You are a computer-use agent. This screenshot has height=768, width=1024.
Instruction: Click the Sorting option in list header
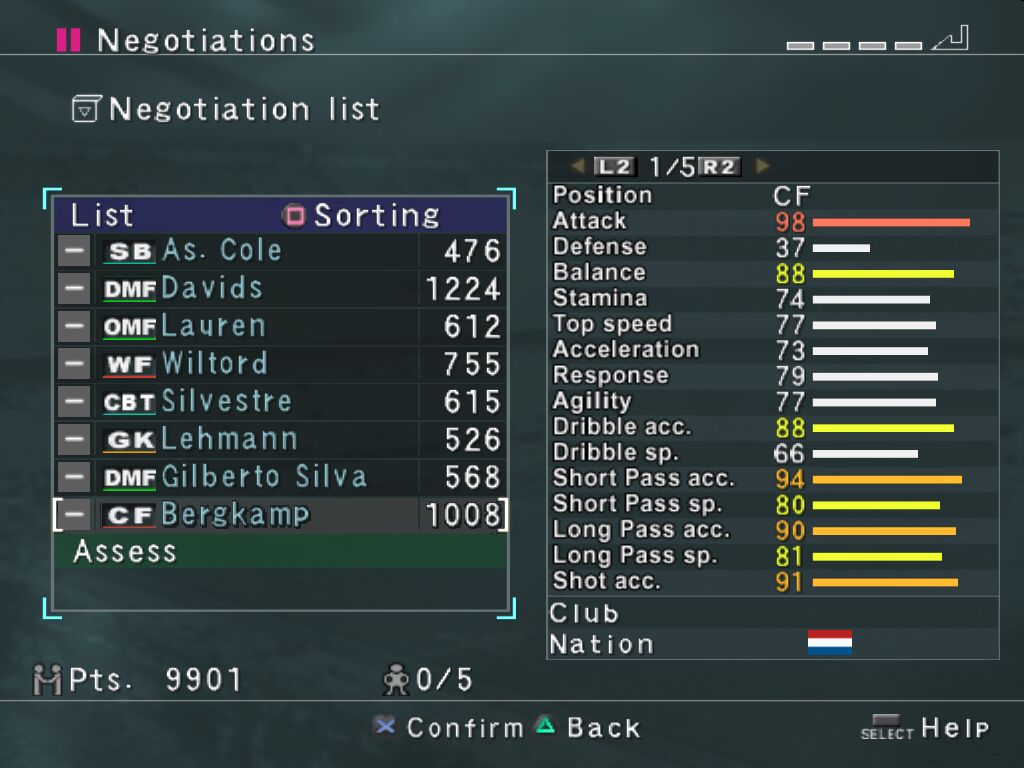(362, 215)
